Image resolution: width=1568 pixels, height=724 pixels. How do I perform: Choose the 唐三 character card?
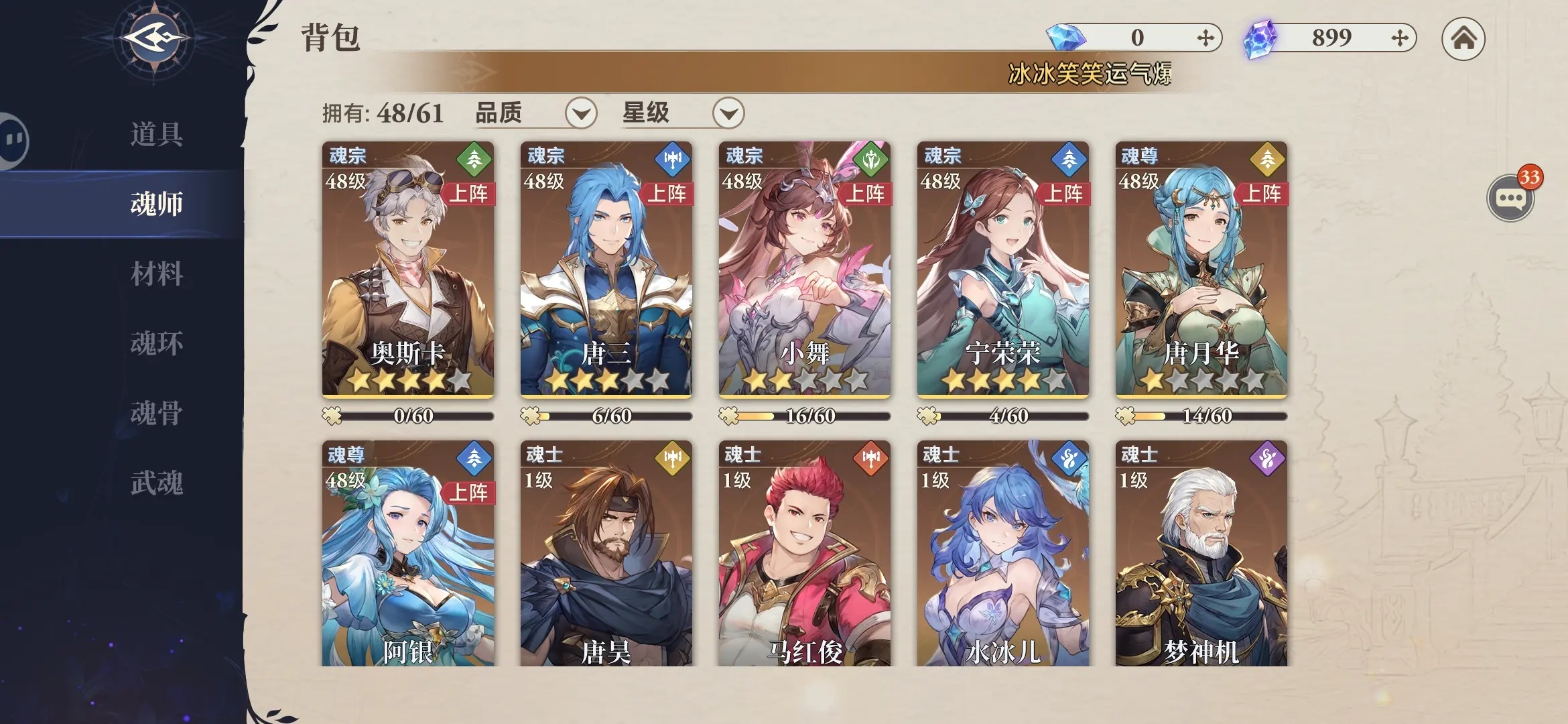coord(606,269)
